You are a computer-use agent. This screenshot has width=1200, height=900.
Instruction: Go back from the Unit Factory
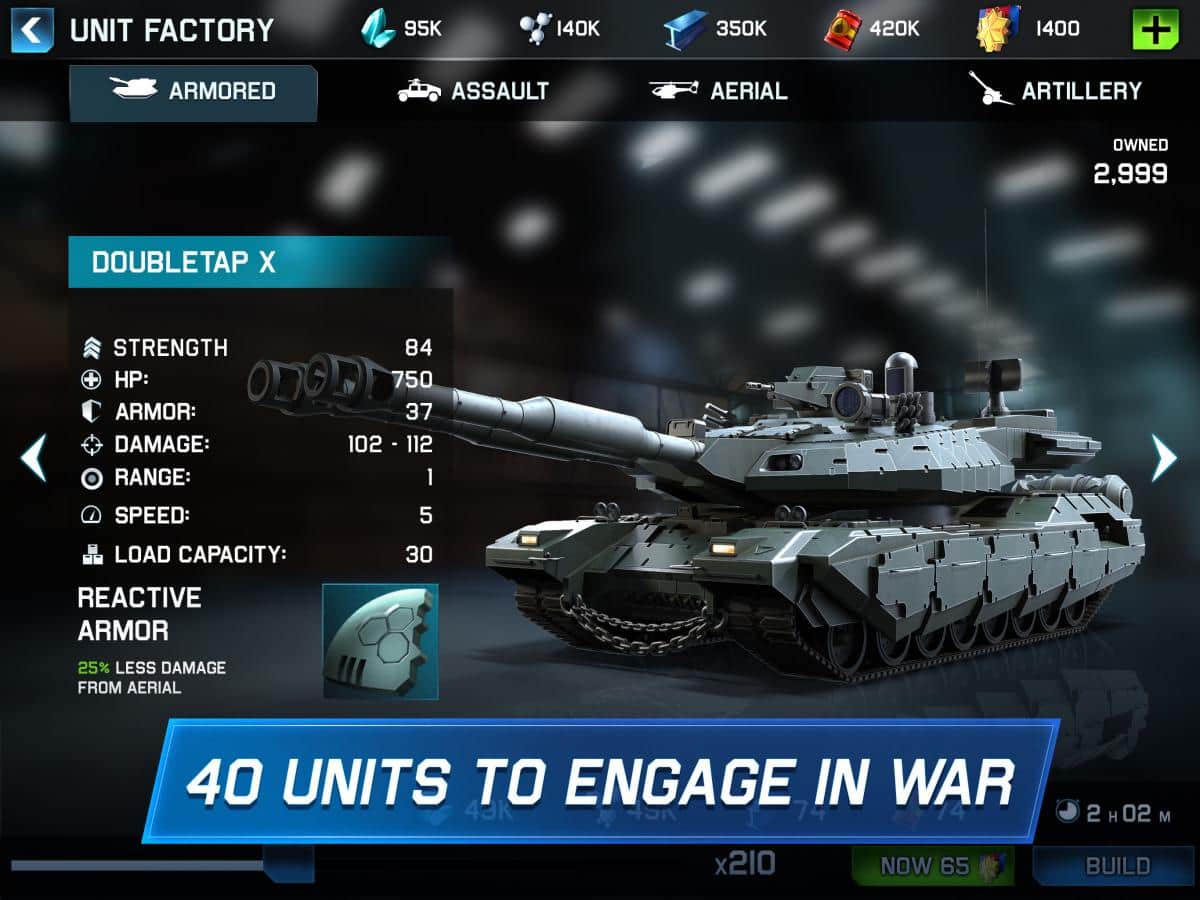point(32,29)
